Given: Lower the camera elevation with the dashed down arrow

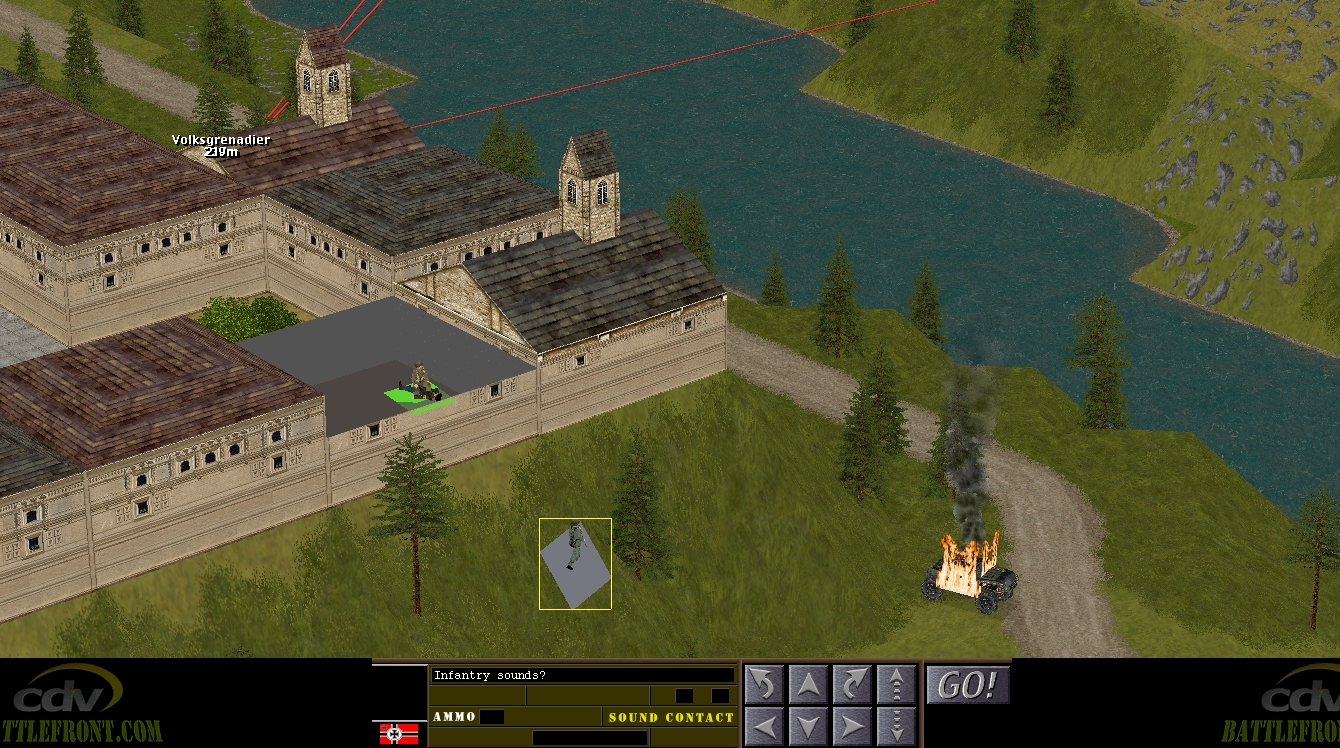Looking at the screenshot, I should point(897,725).
